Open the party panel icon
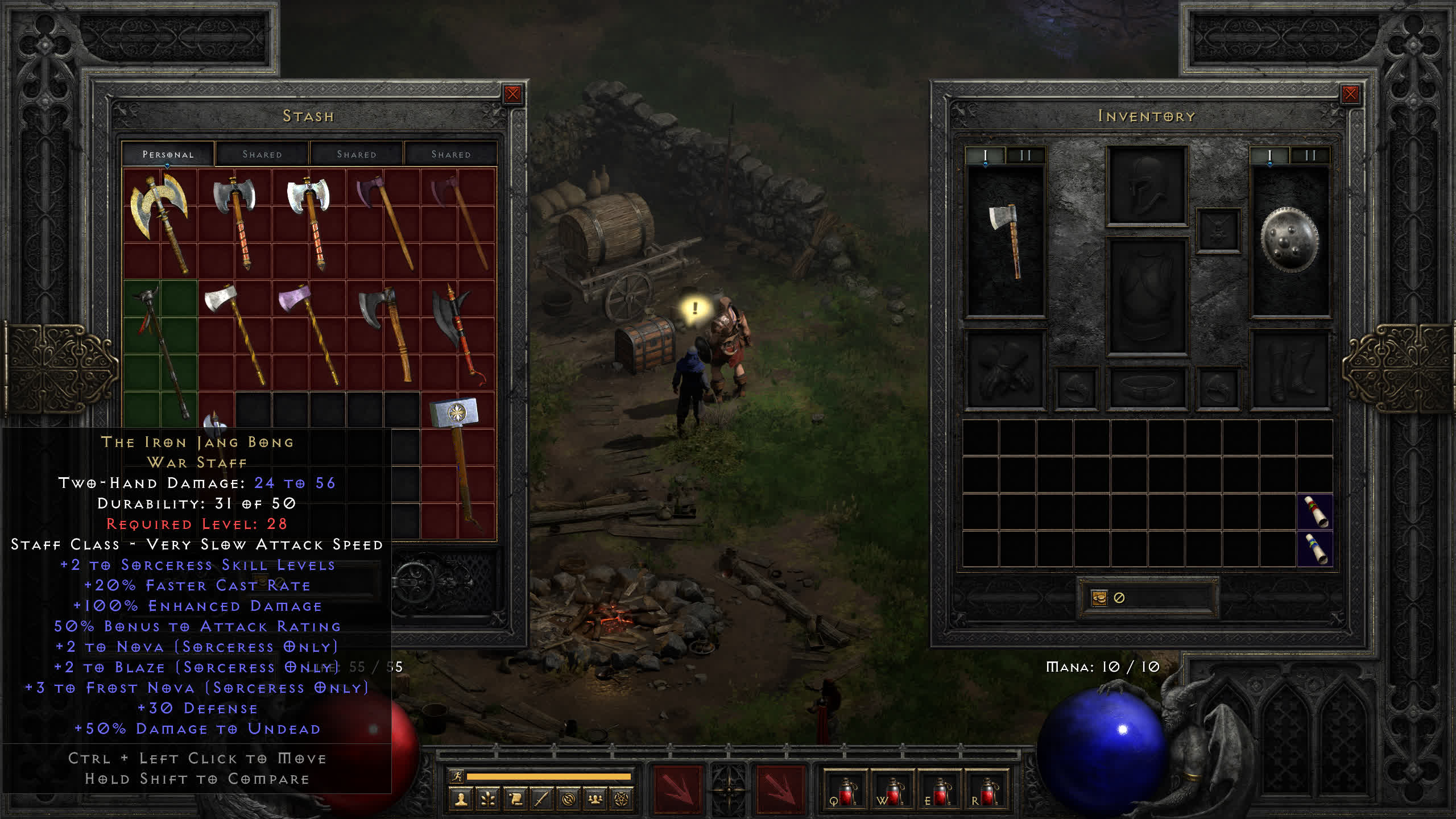The image size is (1456, 819). pyautogui.click(x=595, y=800)
